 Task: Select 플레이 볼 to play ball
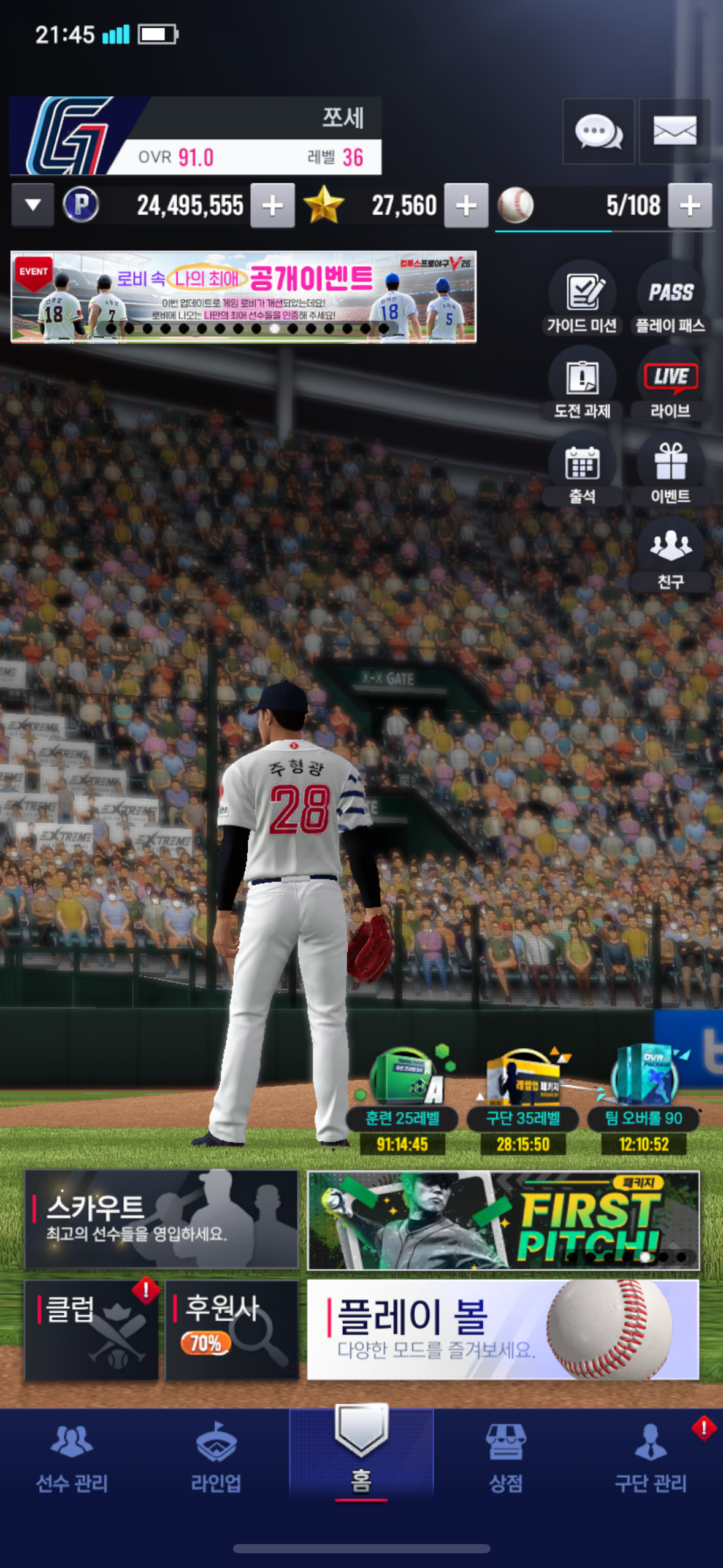tap(503, 1330)
